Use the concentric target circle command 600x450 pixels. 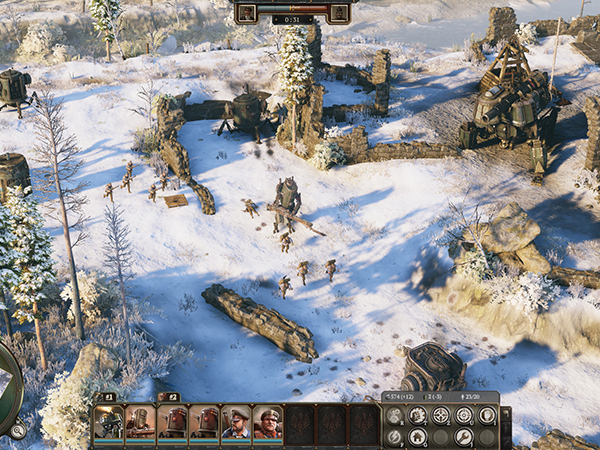click(x=464, y=415)
